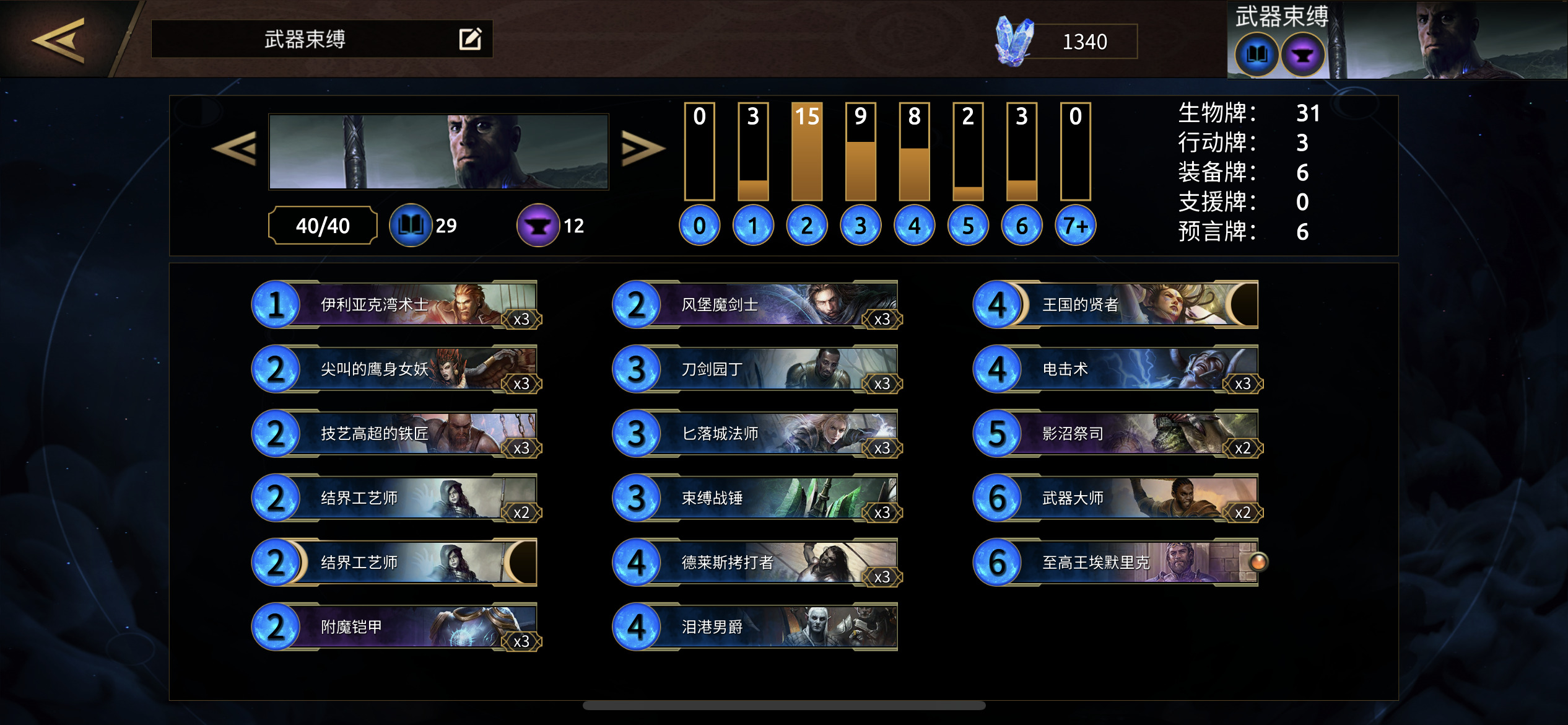This screenshot has height=725, width=1568.
Task: Filter cards costing 7+ mana
Action: 1075,226
